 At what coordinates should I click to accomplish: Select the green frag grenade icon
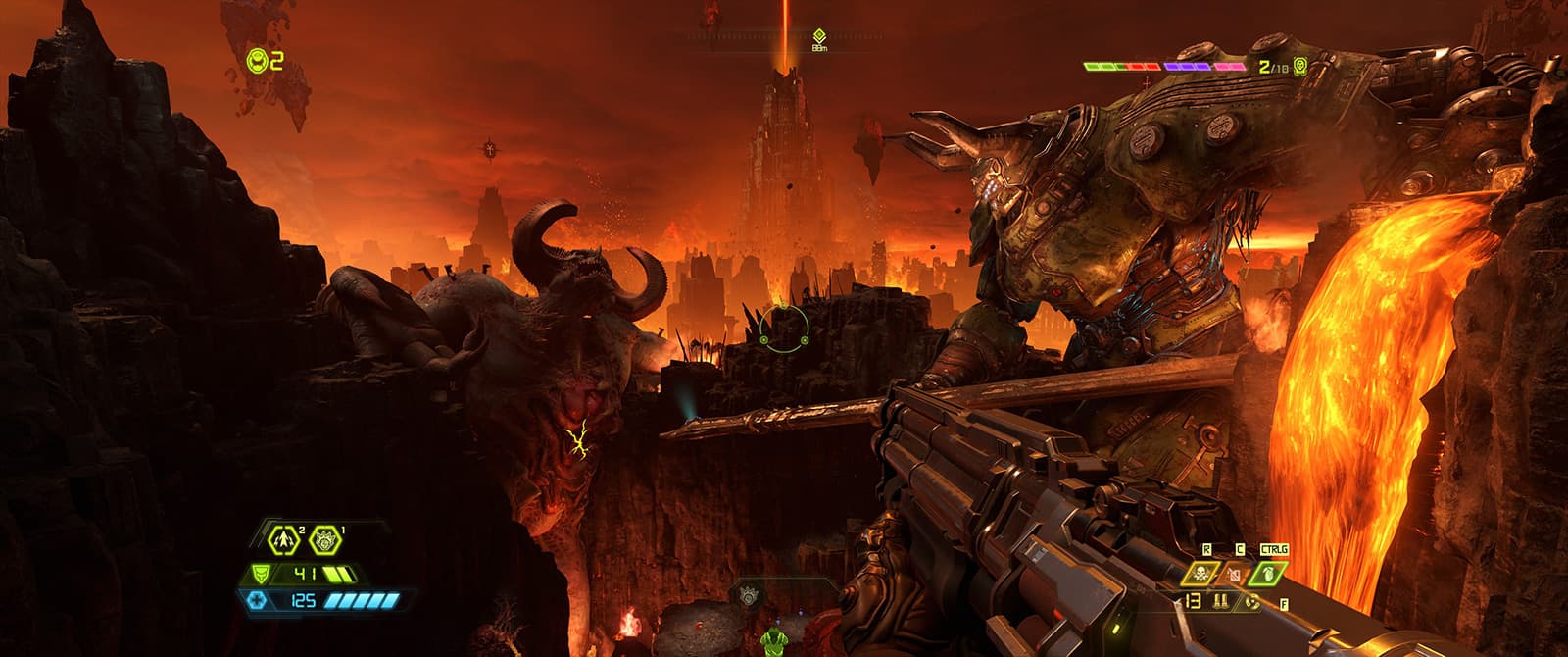pos(1267,574)
